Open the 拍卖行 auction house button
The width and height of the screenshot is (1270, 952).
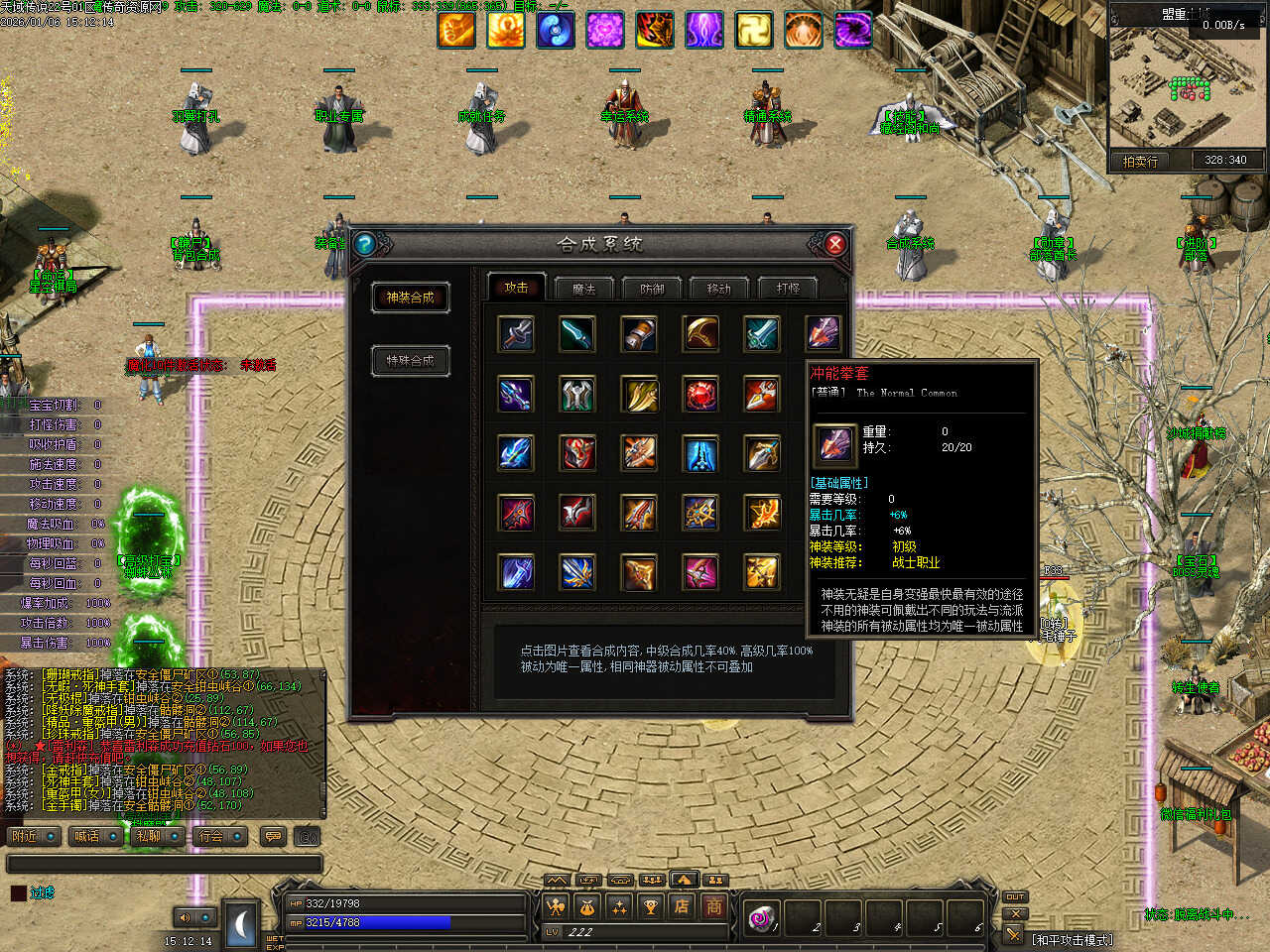pyautogui.click(x=1140, y=161)
